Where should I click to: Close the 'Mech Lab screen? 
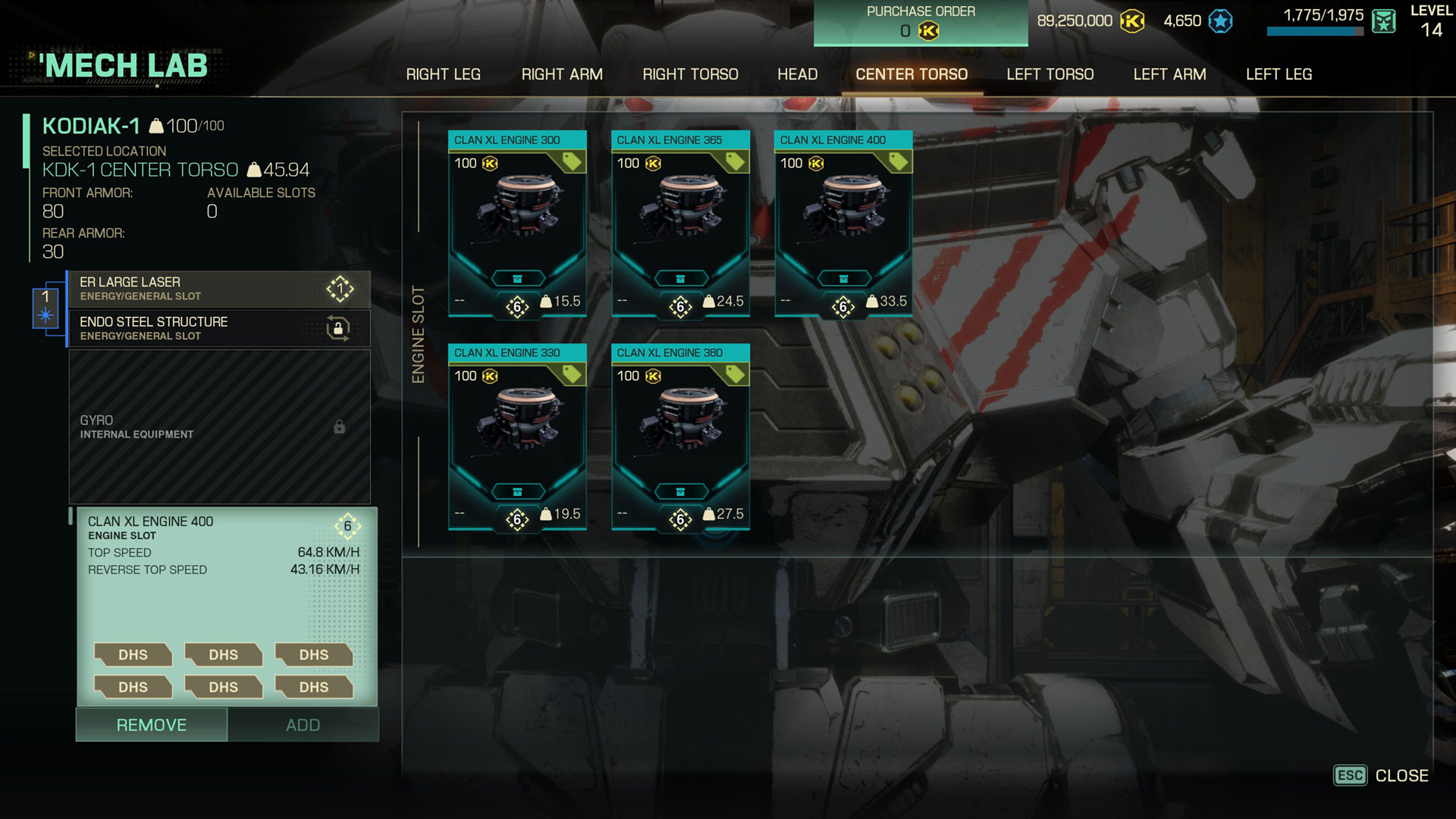pyautogui.click(x=1381, y=776)
